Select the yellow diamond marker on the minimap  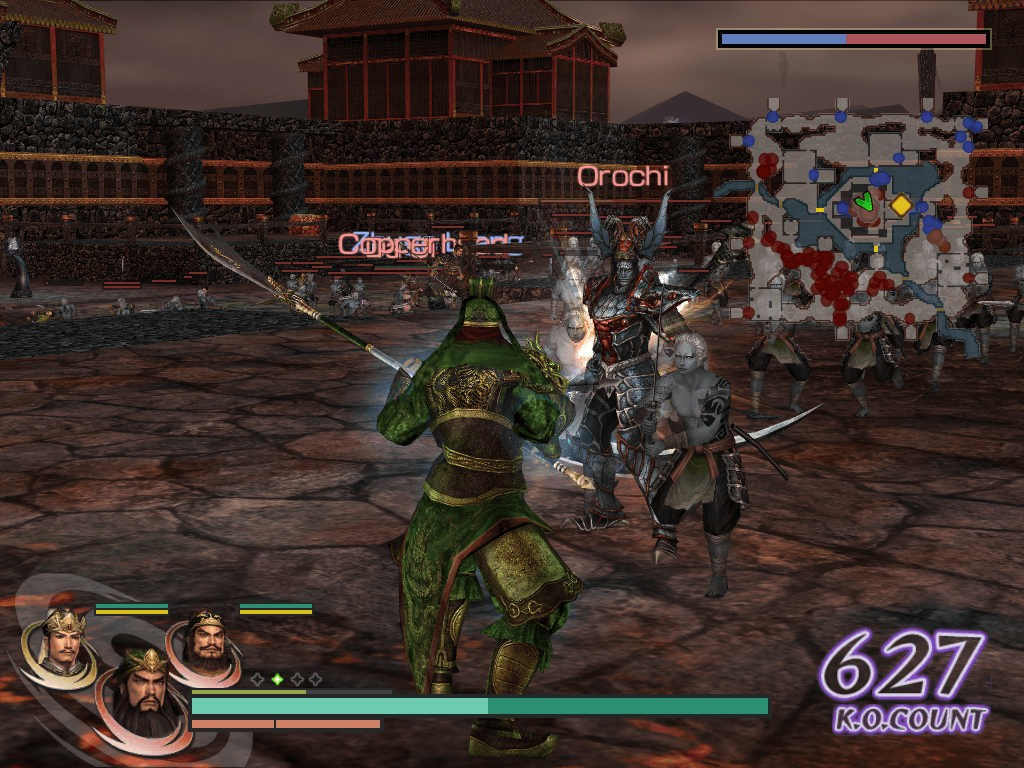coord(901,205)
